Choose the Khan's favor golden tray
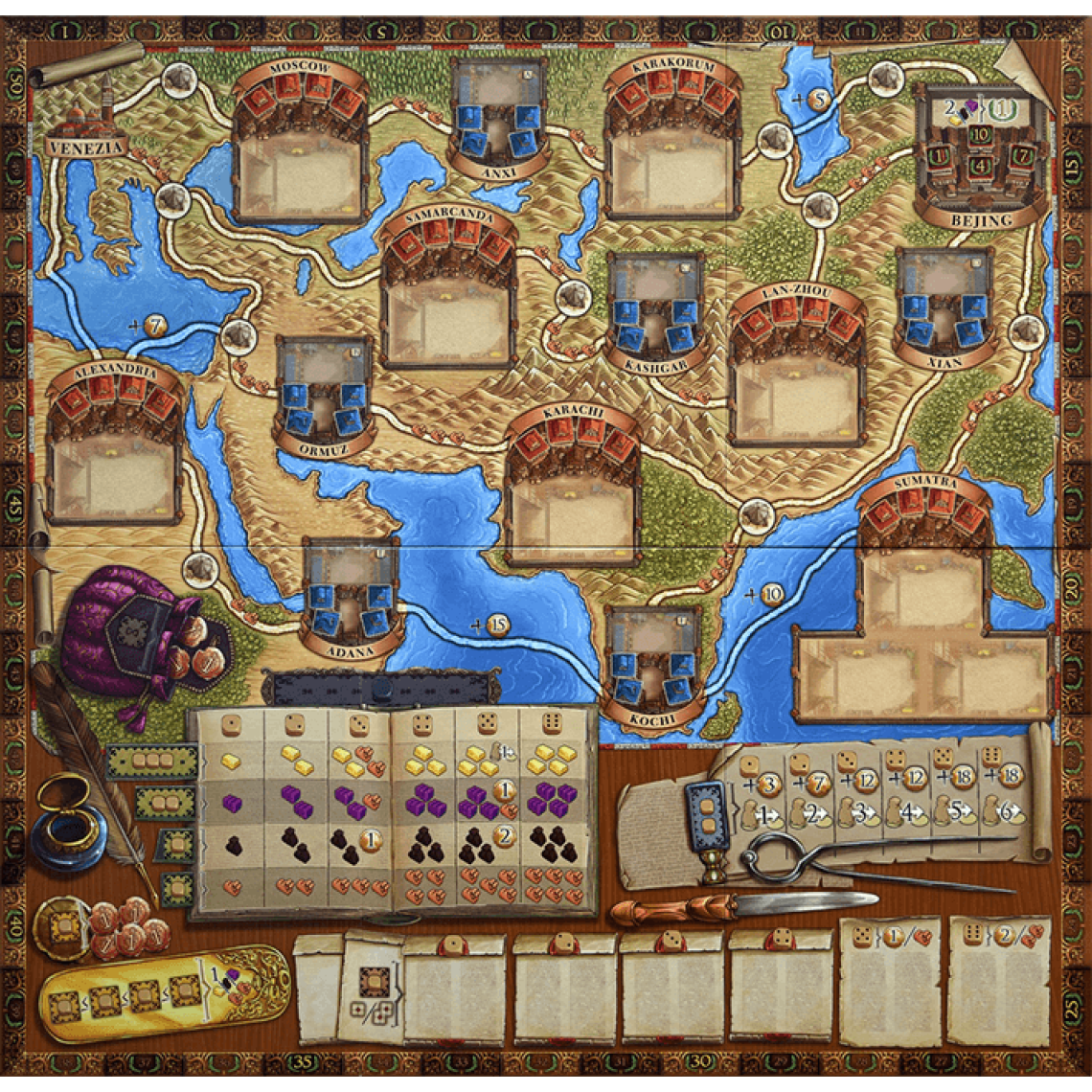This screenshot has height=1092, width=1092. [164, 992]
